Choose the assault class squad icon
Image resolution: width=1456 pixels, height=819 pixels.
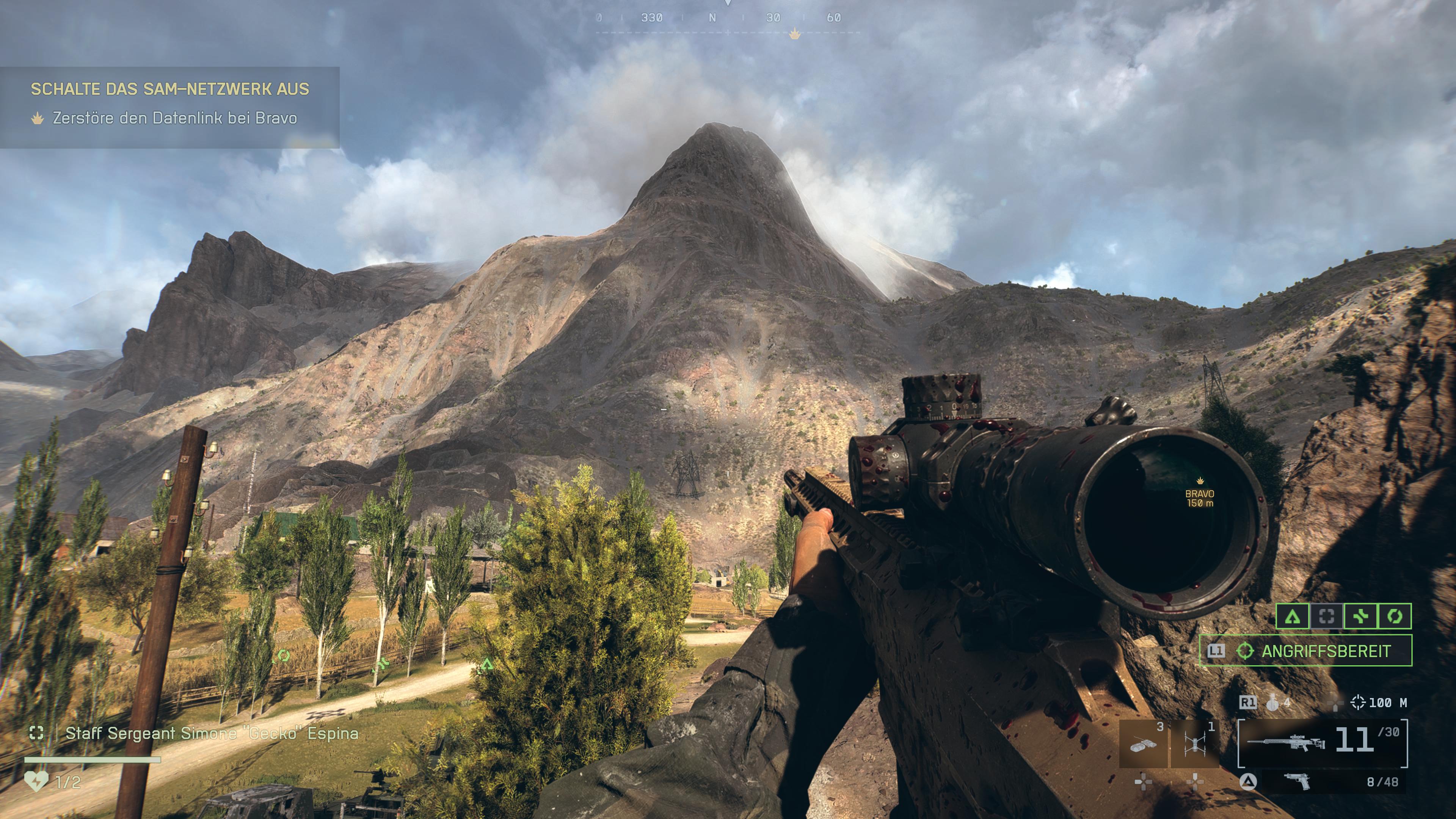pos(1293,616)
